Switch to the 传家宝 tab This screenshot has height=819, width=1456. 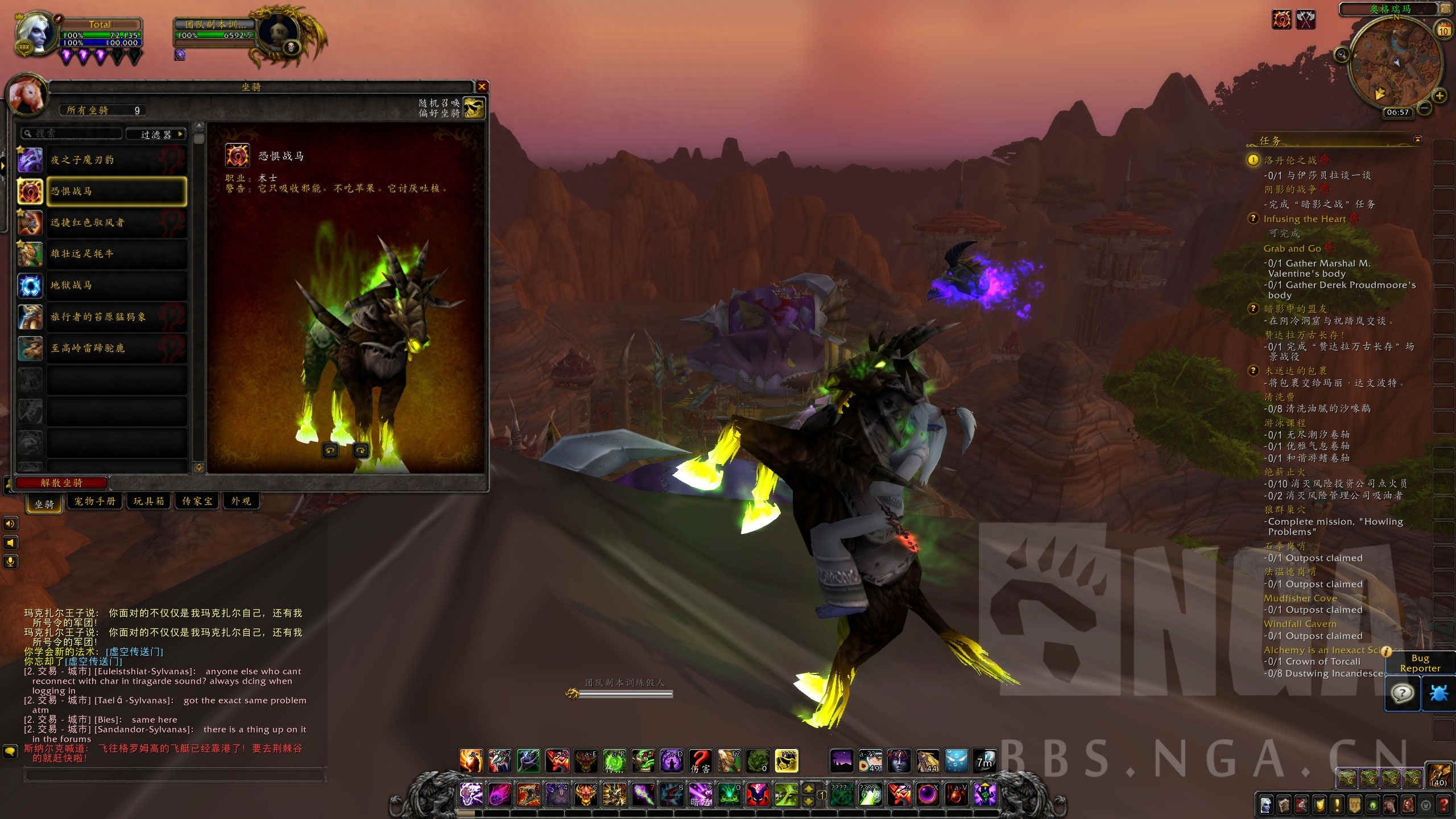click(197, 501)
